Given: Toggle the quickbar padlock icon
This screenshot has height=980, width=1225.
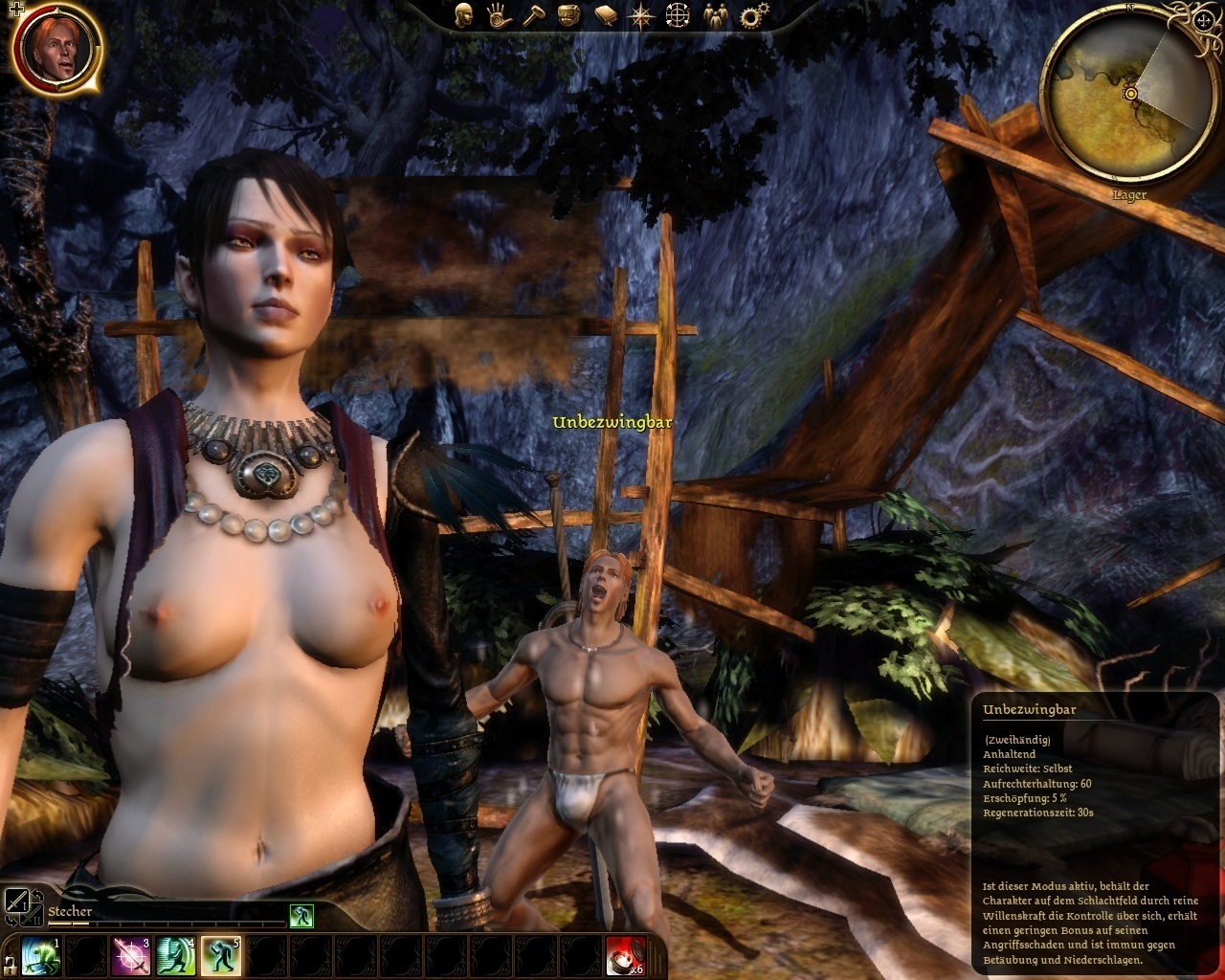Looking at the screenshot, I should [x=10, y=958].
